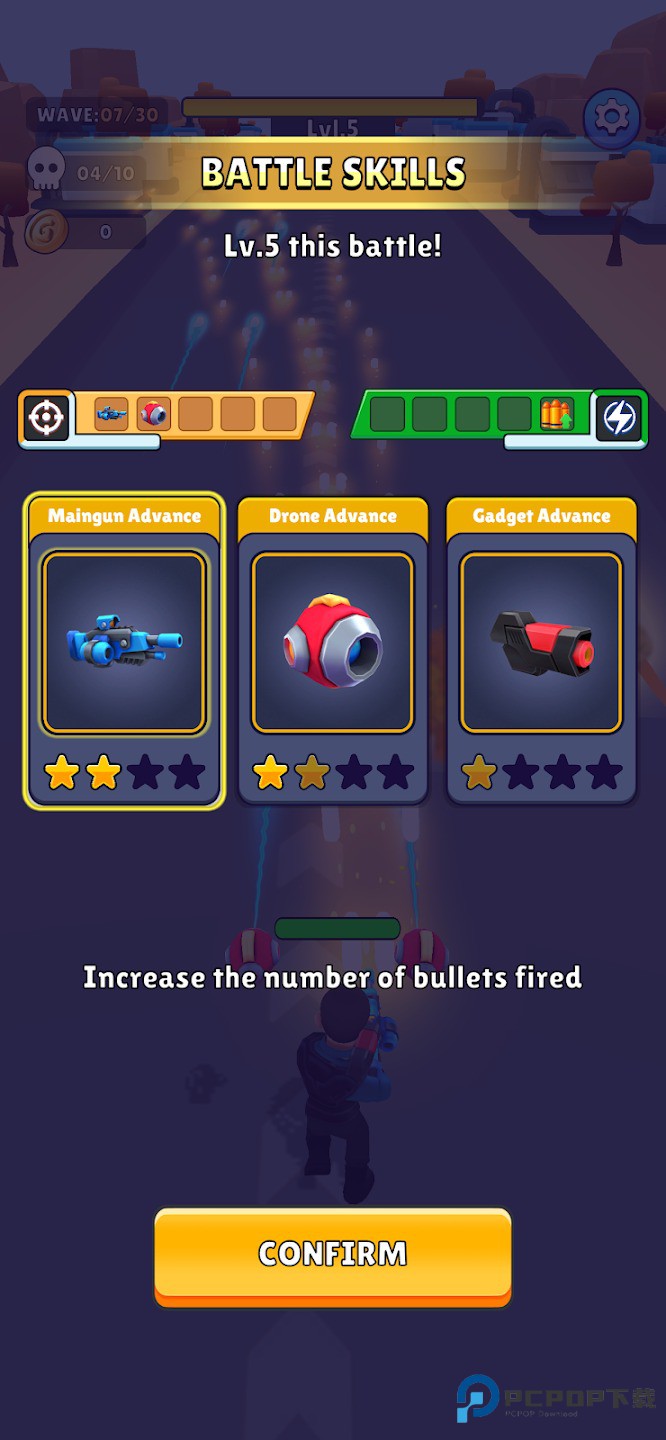666x1440 pixels.
Task: Pick the Gadget Advance skill card
Action: (x=541, y=650)
